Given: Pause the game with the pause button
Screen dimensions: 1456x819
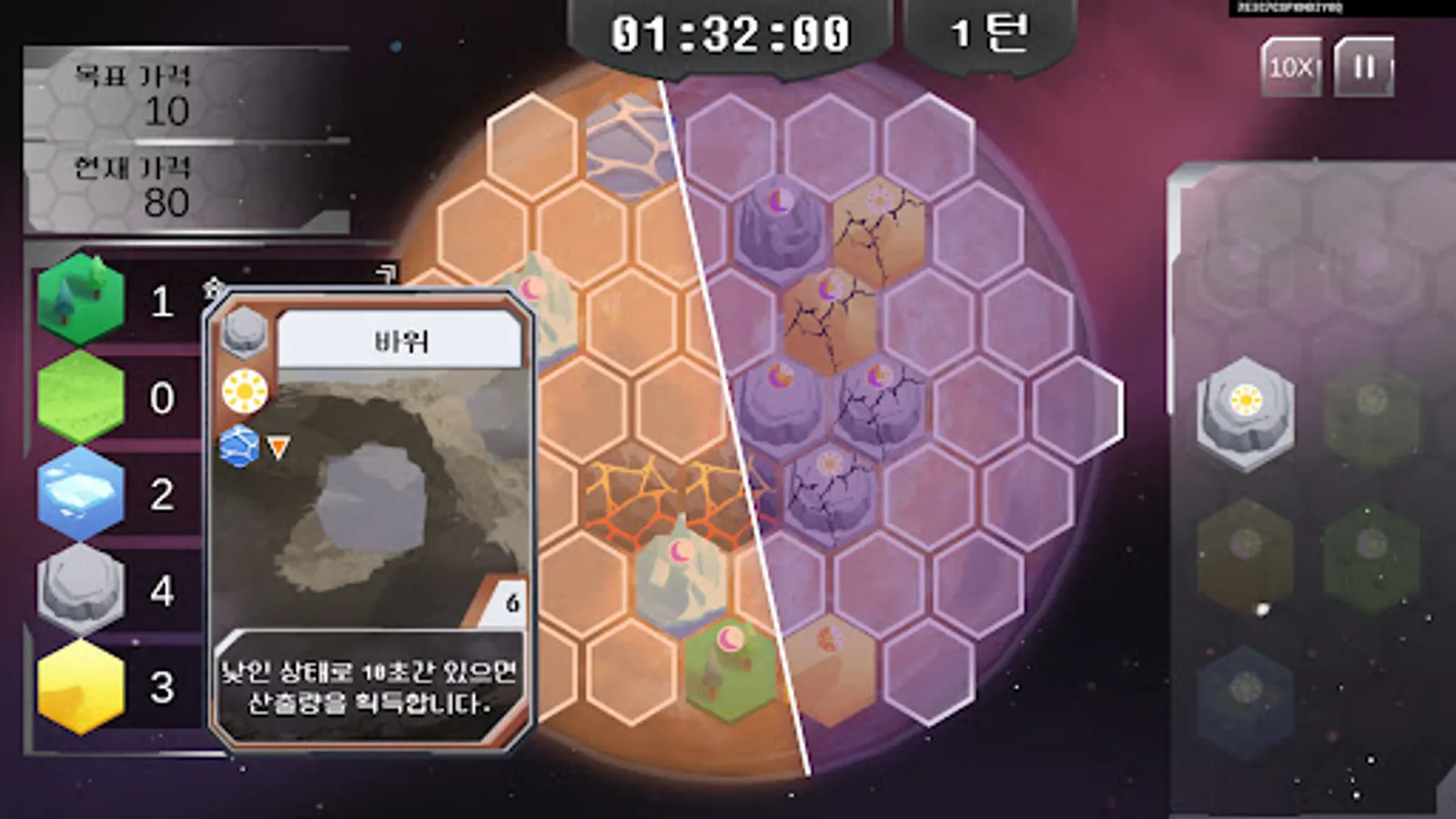Looking at the screenshot, I should pyautogui.click(x=1361, y=66).
